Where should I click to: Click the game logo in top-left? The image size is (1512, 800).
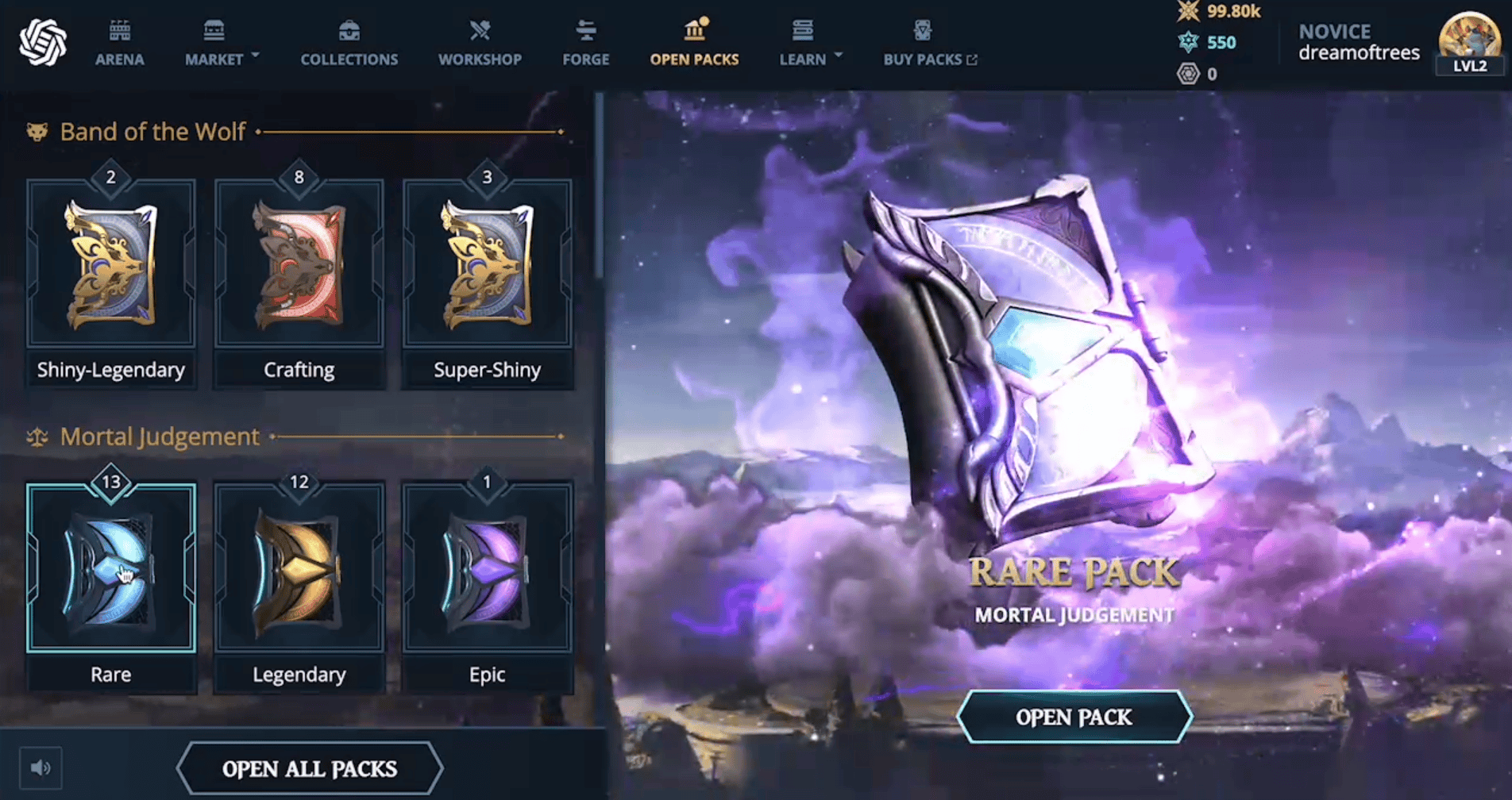click(43, 42)
